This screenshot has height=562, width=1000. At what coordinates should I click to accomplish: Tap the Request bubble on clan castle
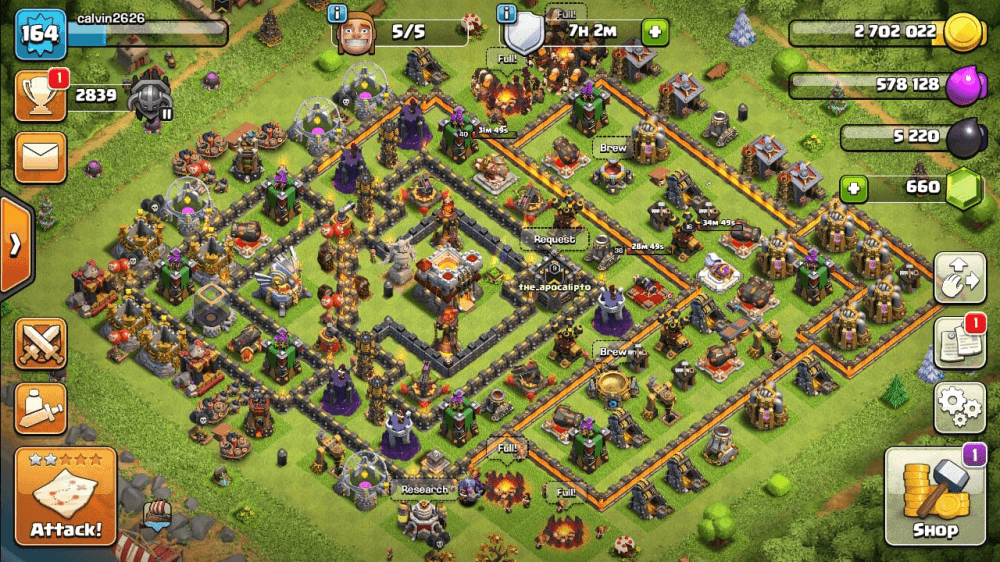pos(554,240)
